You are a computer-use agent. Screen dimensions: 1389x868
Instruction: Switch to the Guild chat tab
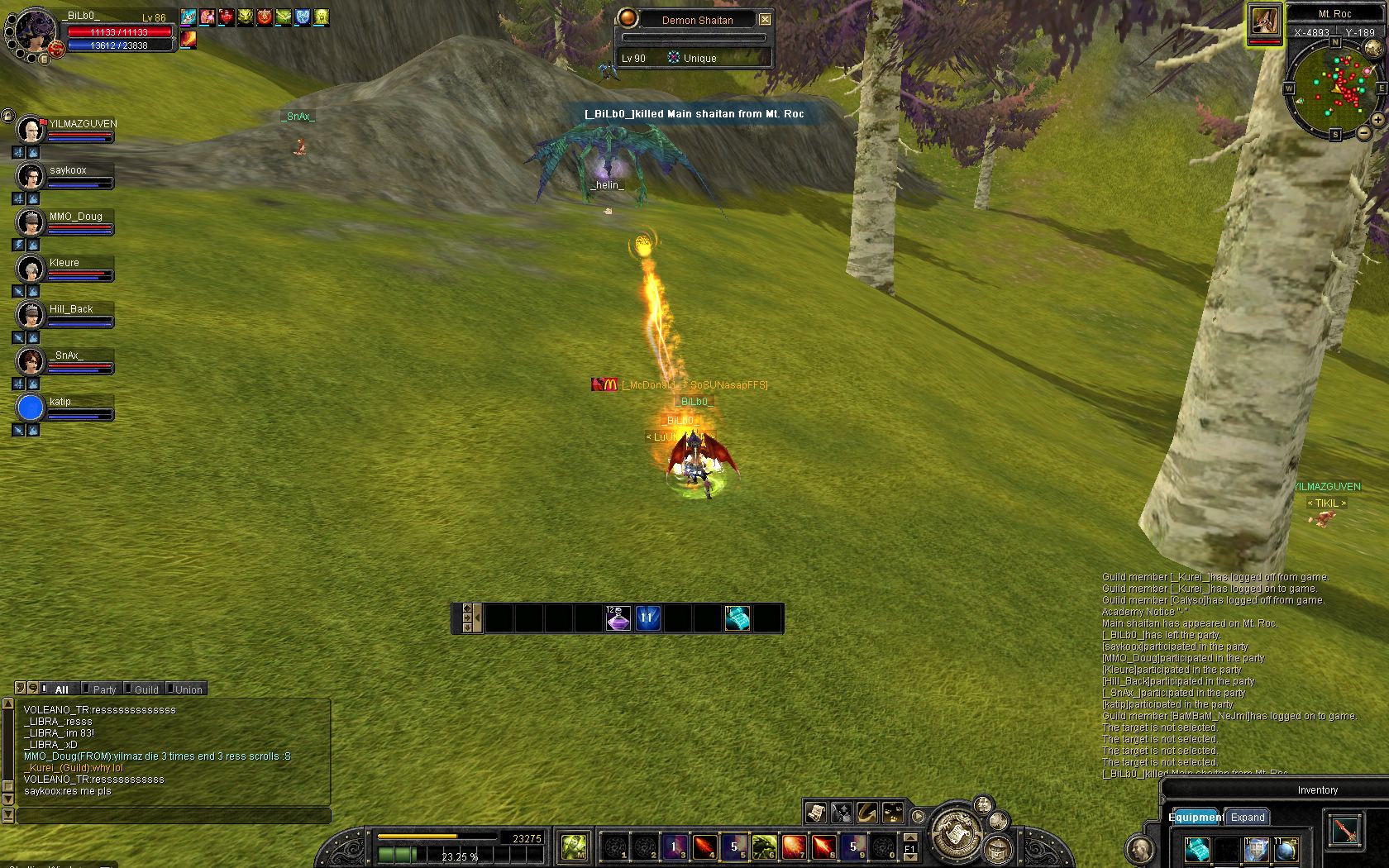pos(146,689)
